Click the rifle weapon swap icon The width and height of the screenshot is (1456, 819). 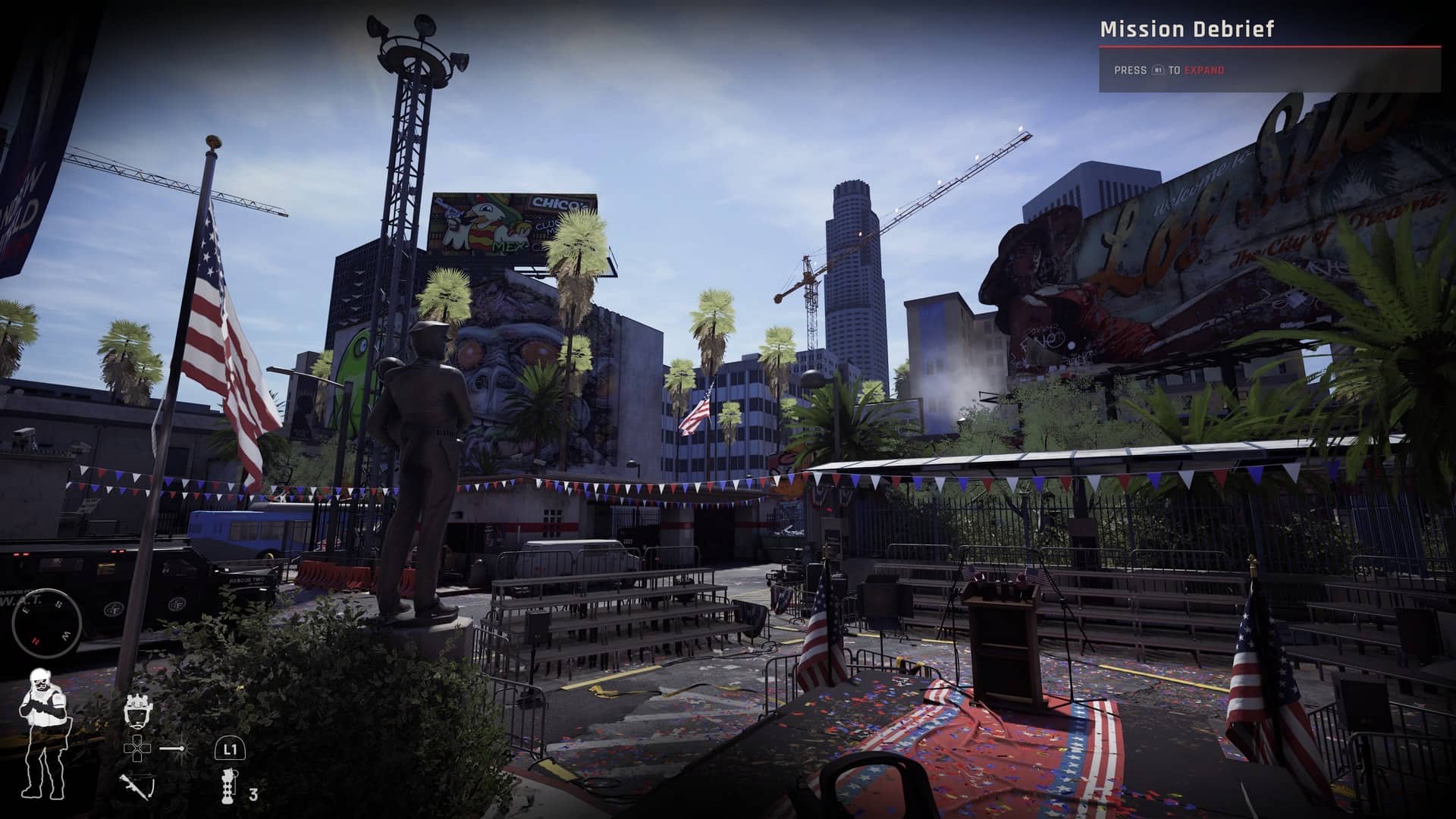(136, 785)
